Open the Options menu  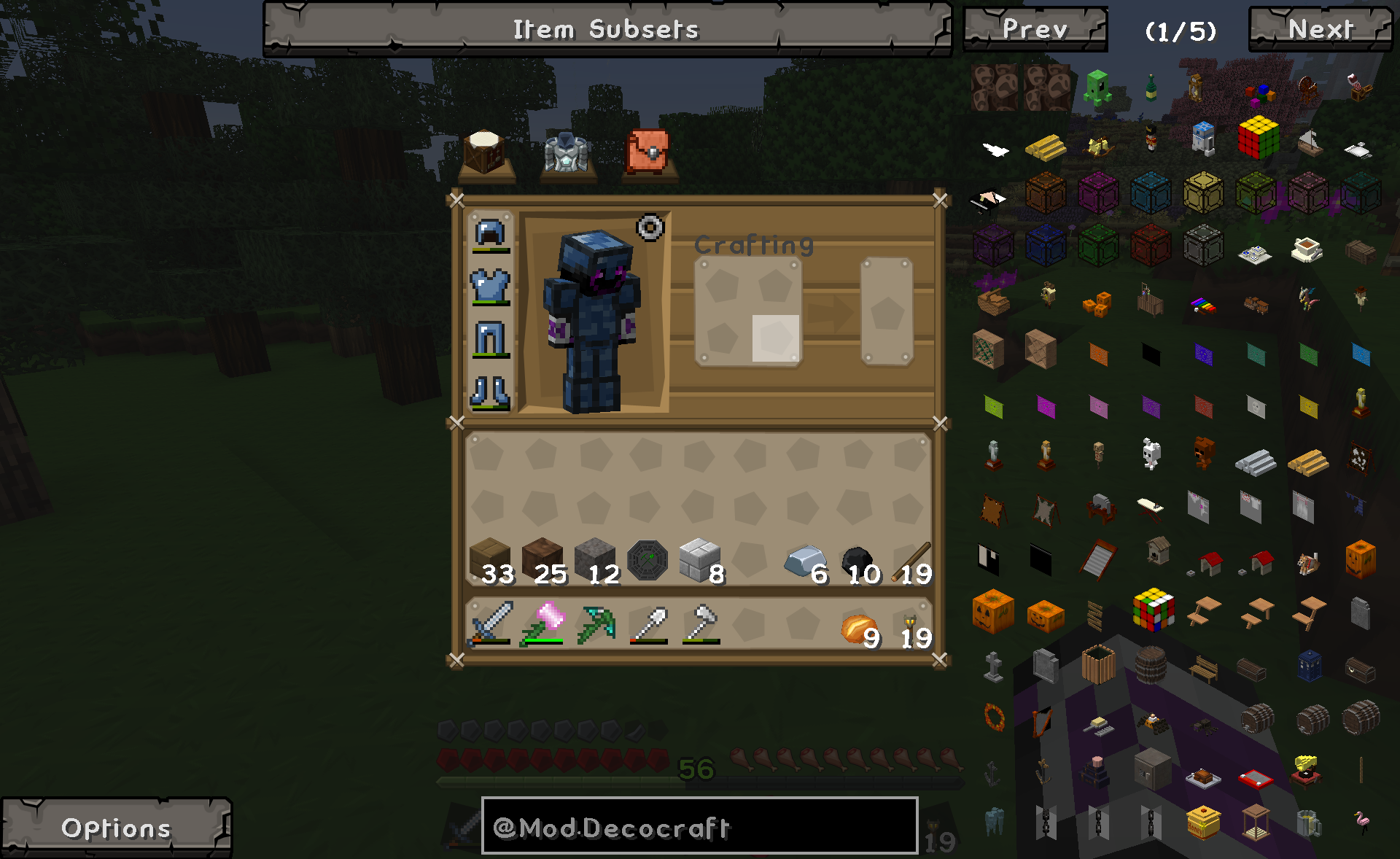(114, 828)
